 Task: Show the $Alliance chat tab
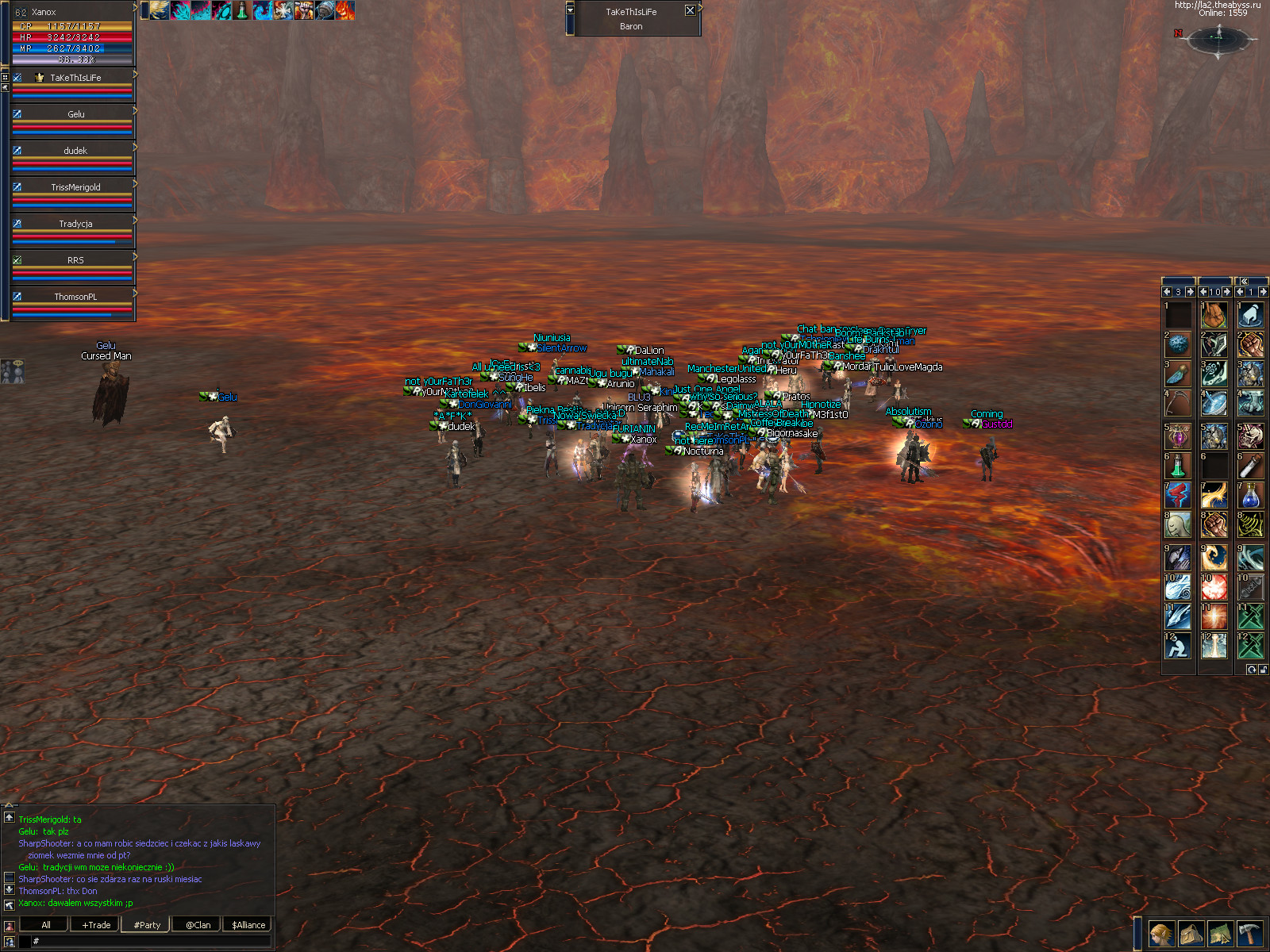point(248,925)
